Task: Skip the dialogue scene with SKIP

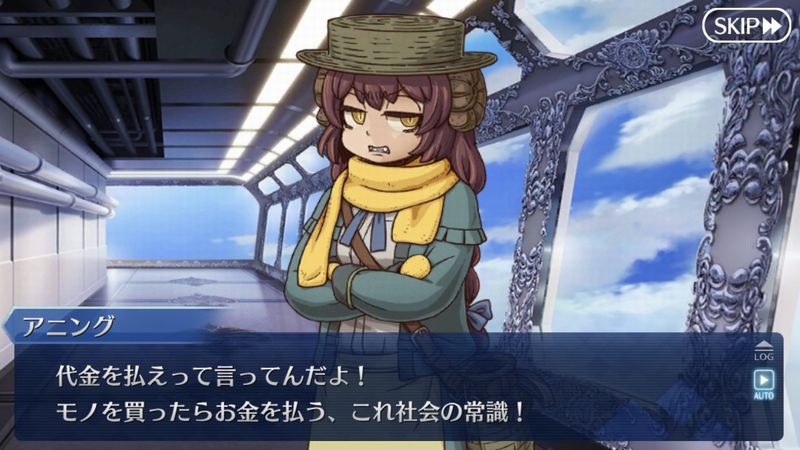Action: pos(746,25)
